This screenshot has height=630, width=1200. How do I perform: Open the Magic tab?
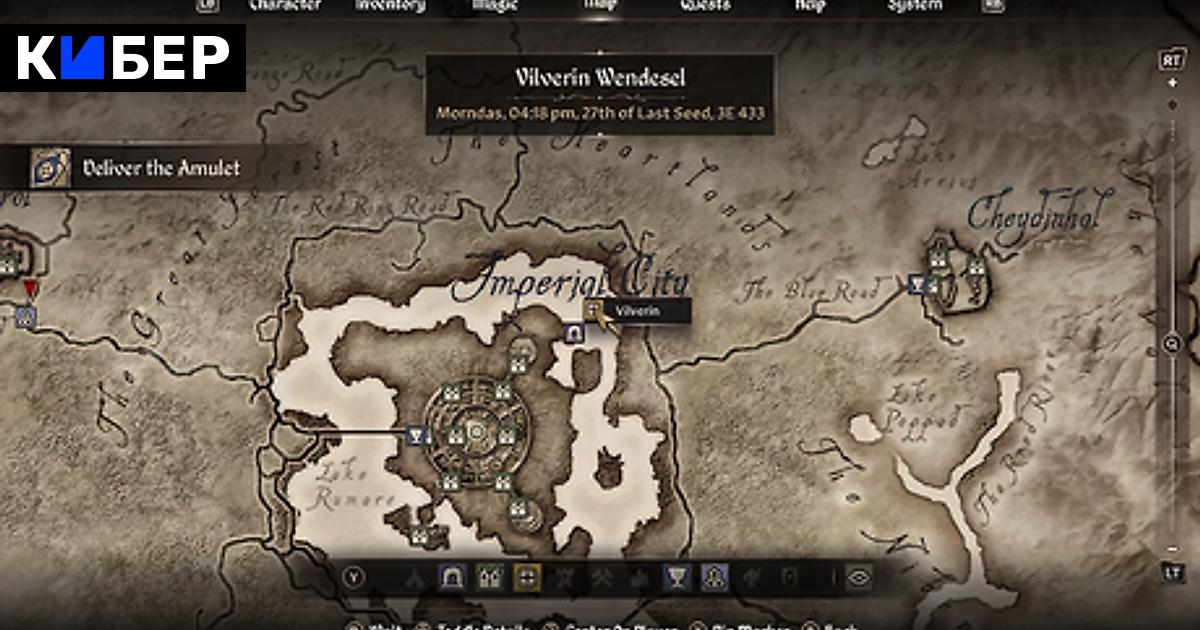496,5
